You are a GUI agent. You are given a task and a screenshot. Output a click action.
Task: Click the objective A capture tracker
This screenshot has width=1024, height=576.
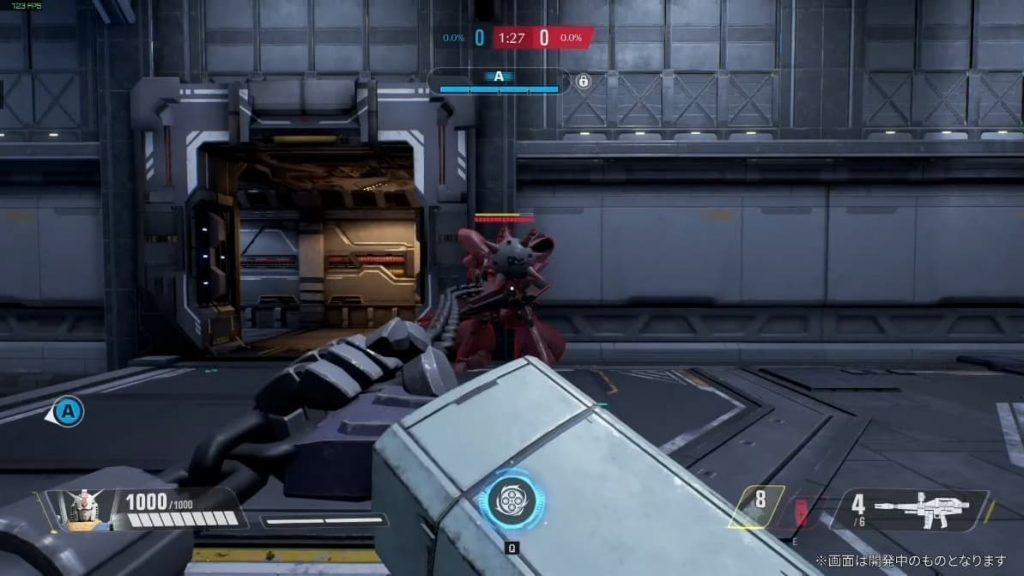pos(498,81)
